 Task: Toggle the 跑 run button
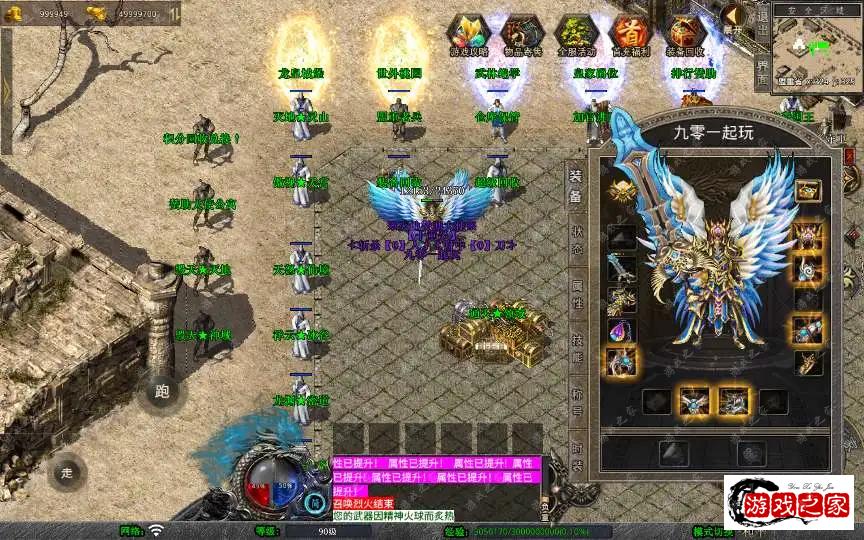(162, 392)
